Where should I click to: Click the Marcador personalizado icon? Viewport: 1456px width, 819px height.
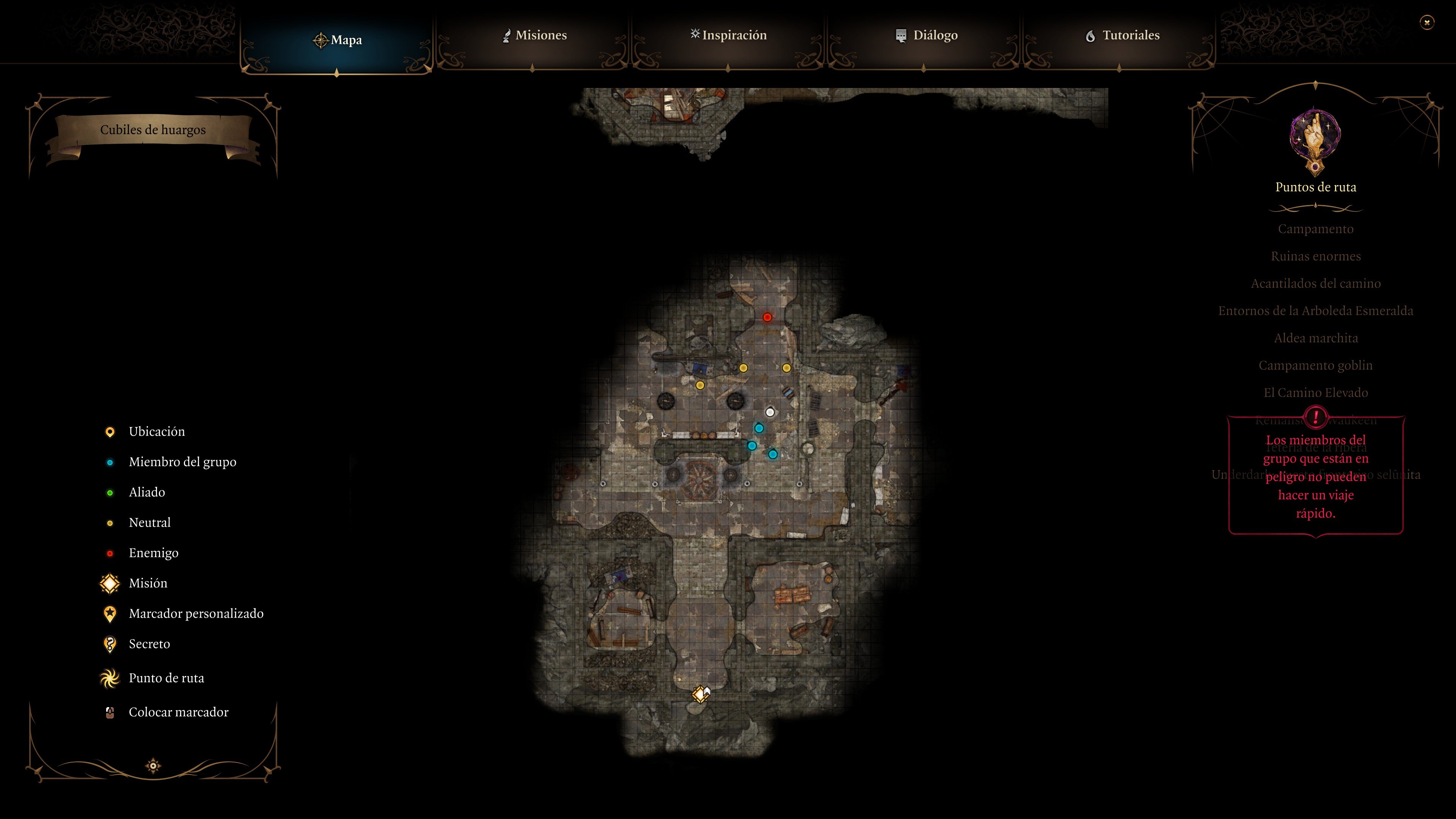[x=110, y=613]
